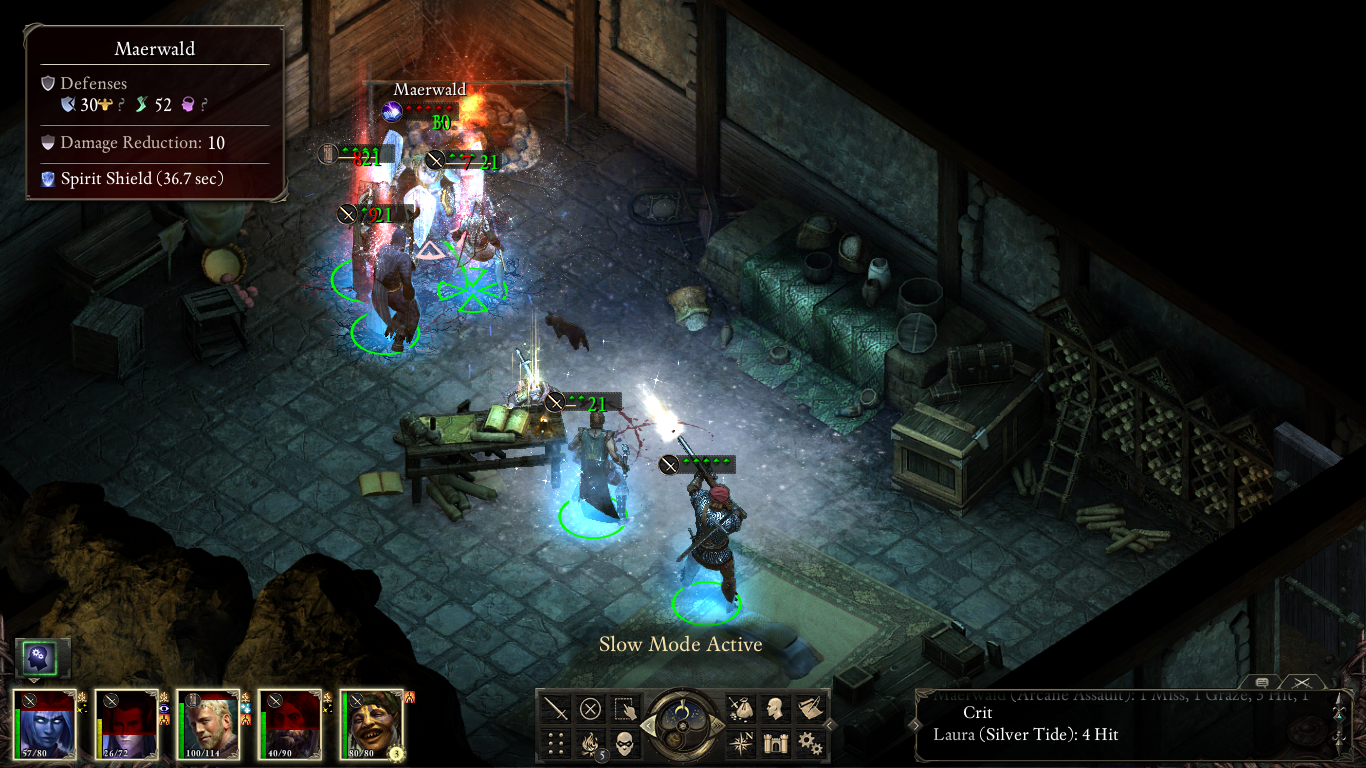Viewport: 1366px width, 768px height.
Task: Activate the select-all party button
Action: point(624,709)
